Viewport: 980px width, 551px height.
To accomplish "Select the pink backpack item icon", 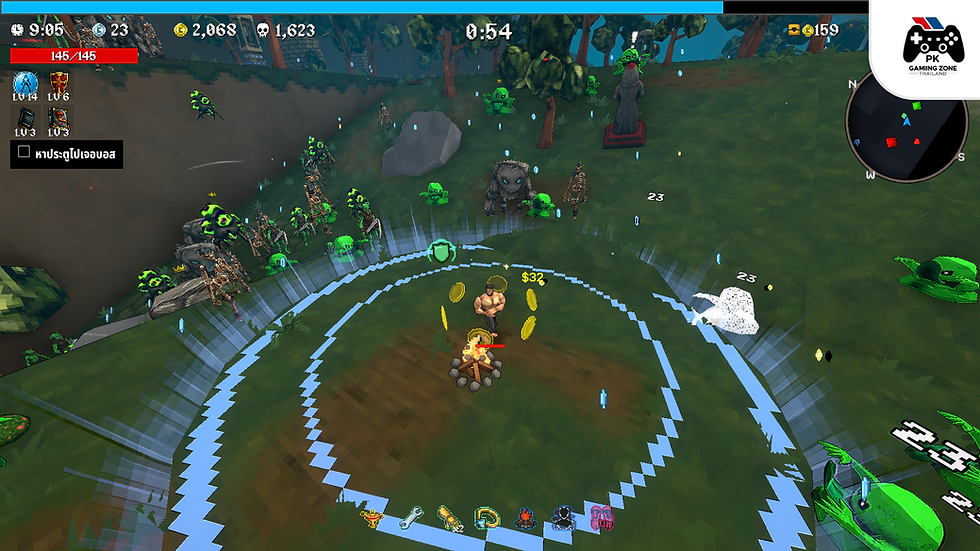I will click(x=601, y=517).
